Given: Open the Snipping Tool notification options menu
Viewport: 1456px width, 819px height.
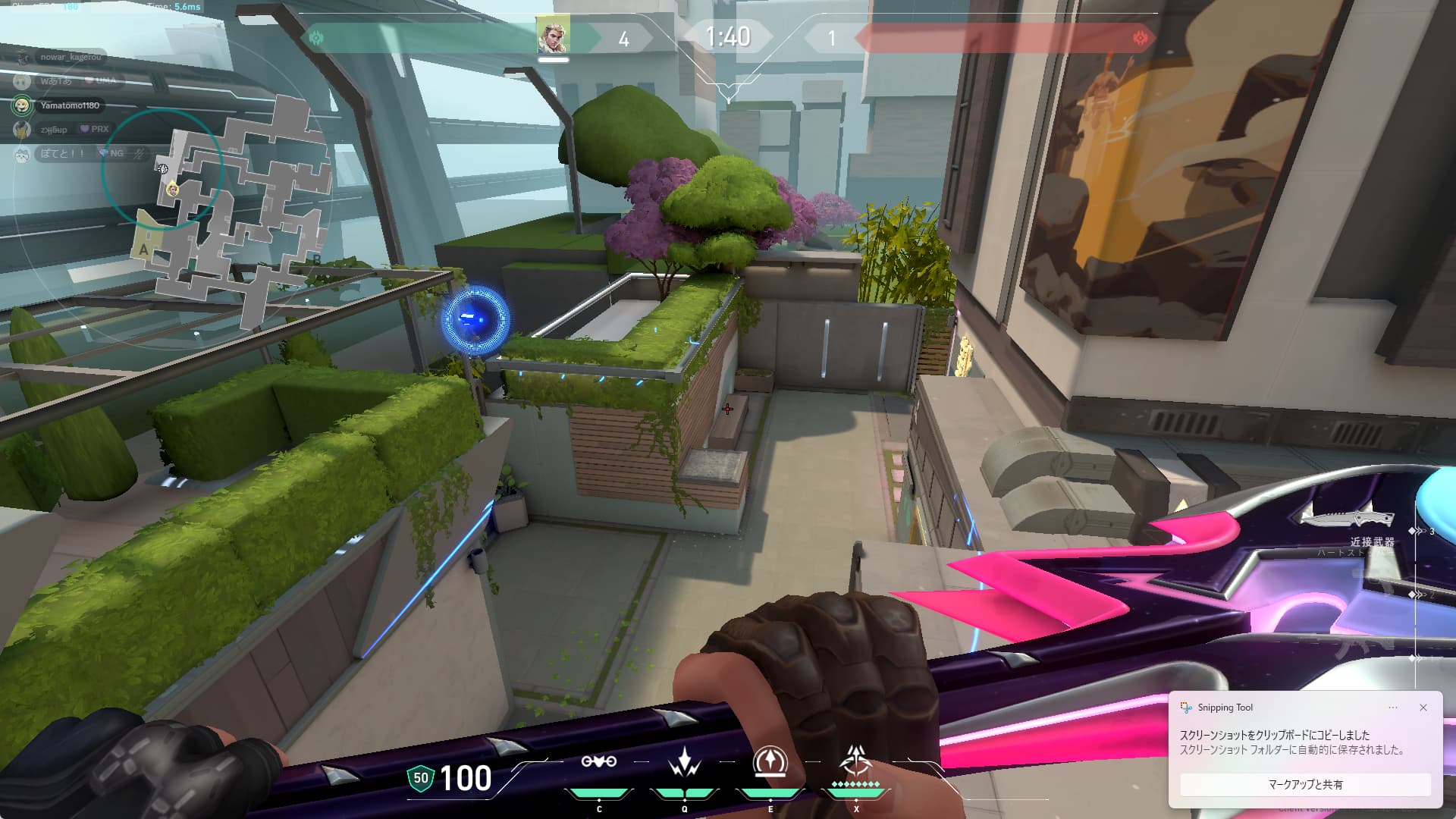Looking at the screenshot, I should point(1393,708).
